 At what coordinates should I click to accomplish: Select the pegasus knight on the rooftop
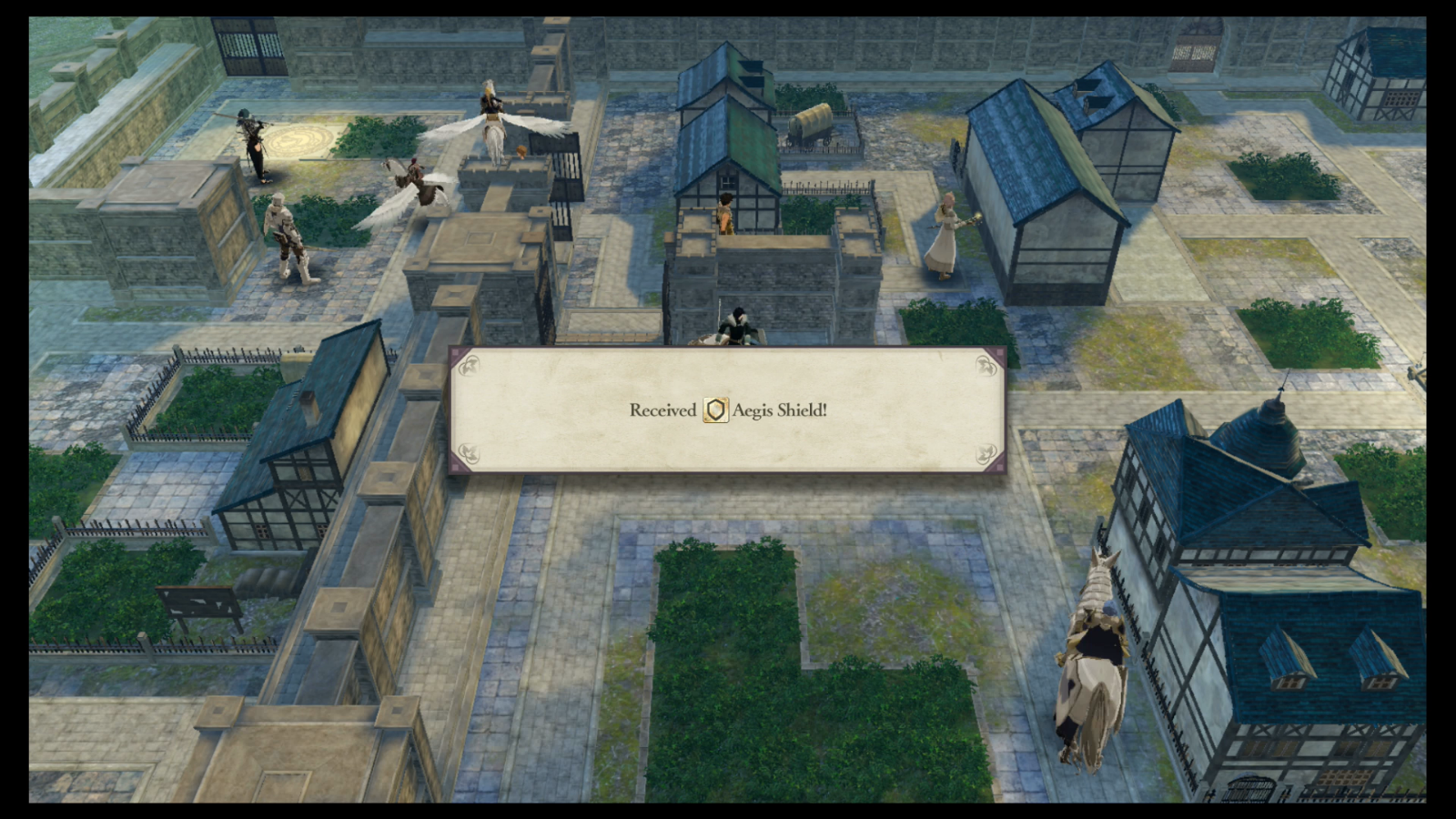click(494, 118)
